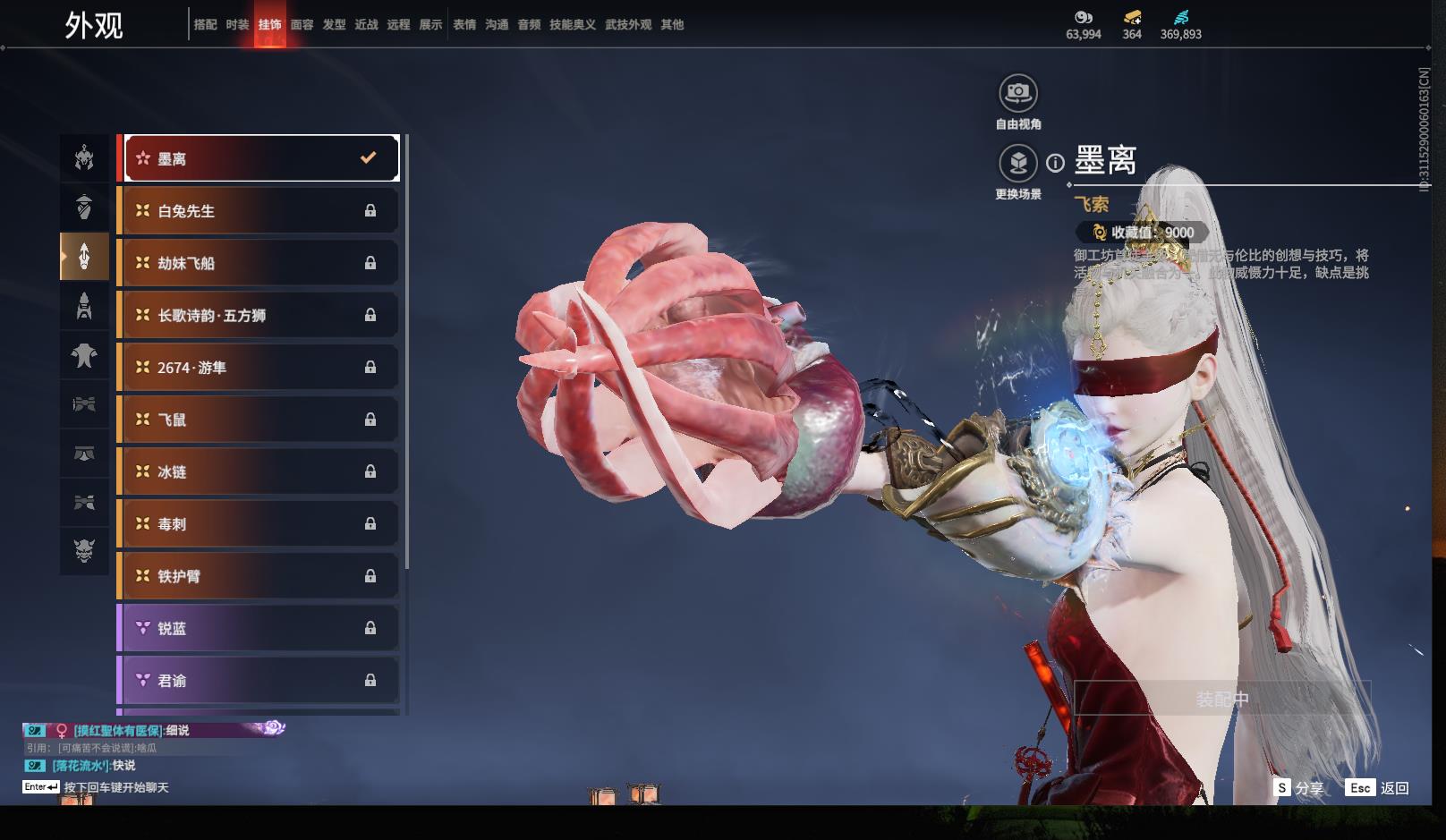The width and height of the screenshot is (1446, 840).
Task: Switch to the 时装 tab
Action: [237, 25]
